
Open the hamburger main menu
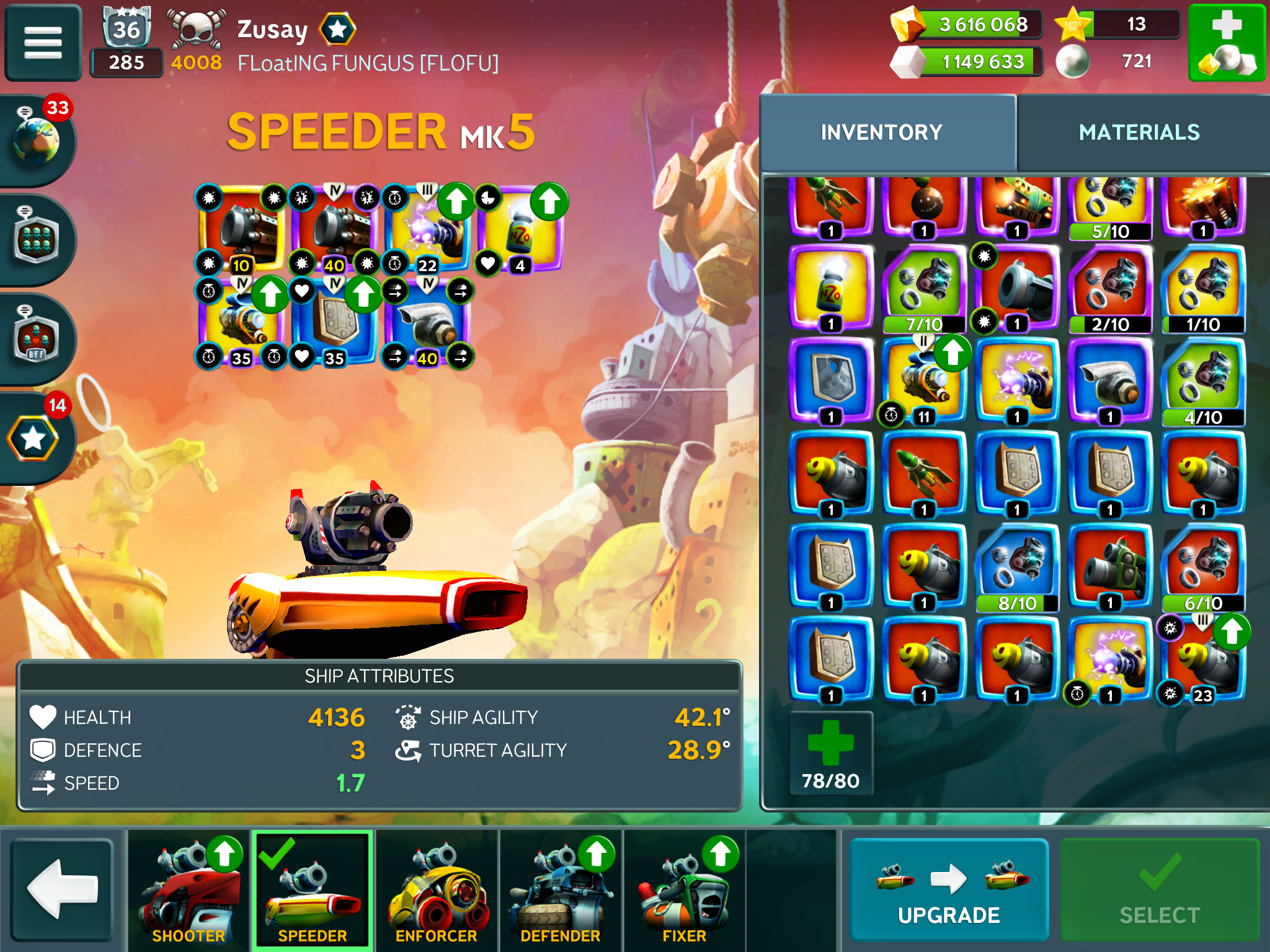click(43, 42)
